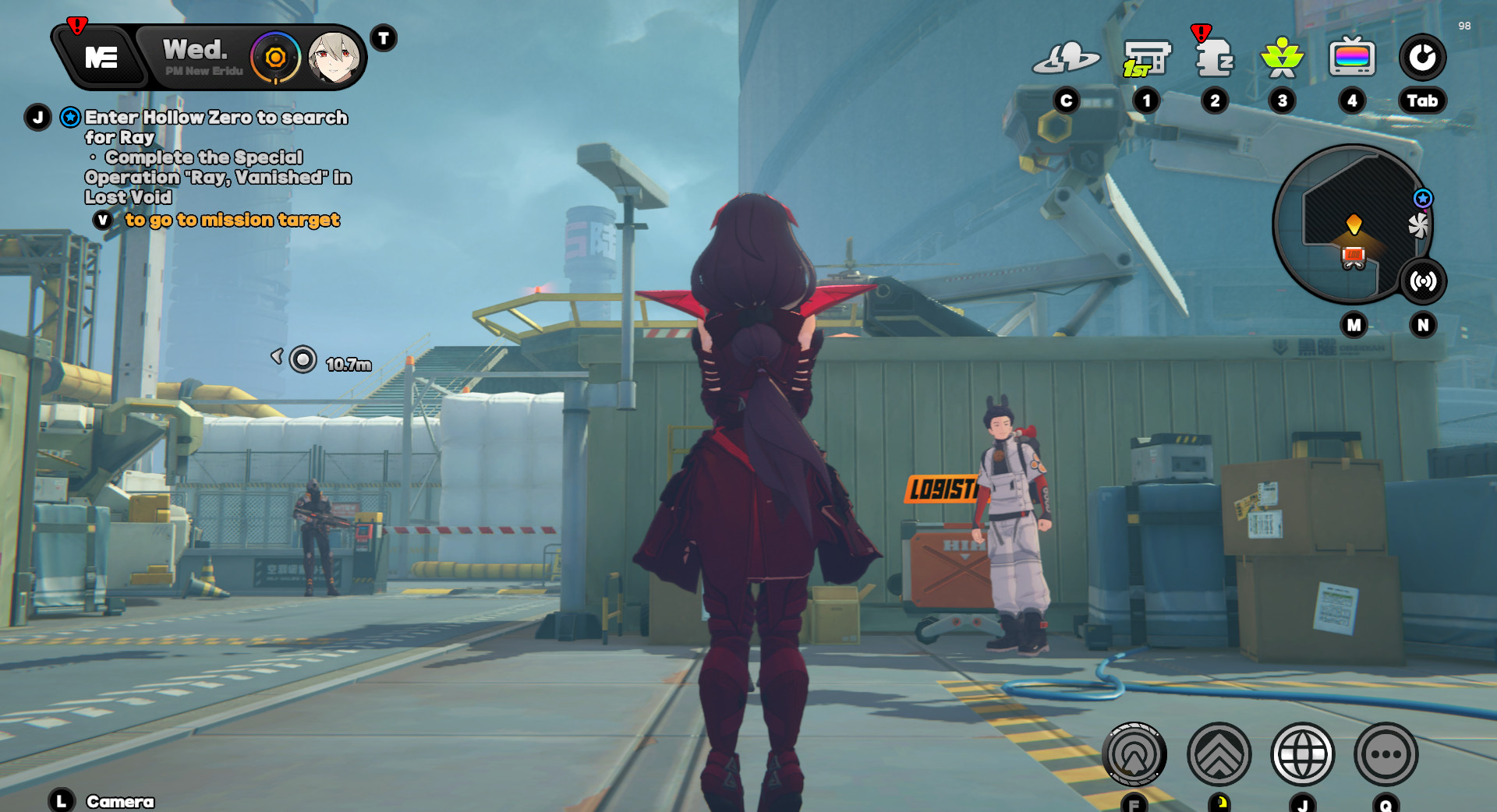
Task: Select the camera reticle icon above F
Action: point(1134,754)
